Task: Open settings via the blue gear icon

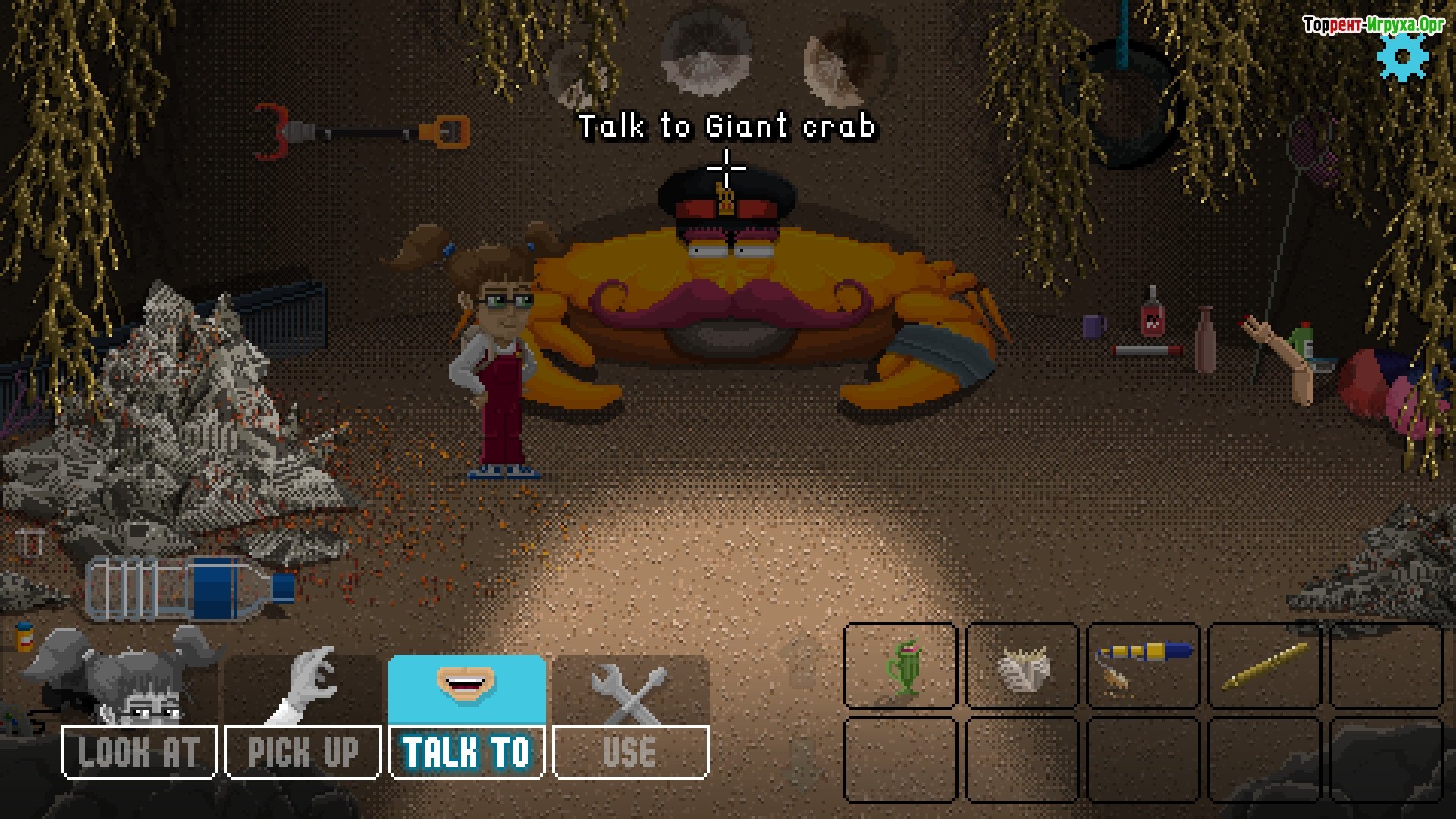Action: point(1403,57)
